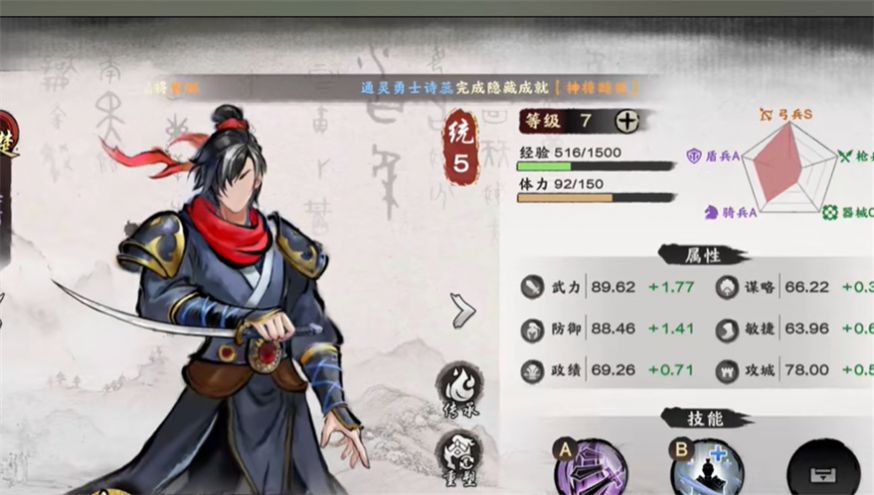
Task: Go to the next general with the arrow
Action: pos(462,311)
